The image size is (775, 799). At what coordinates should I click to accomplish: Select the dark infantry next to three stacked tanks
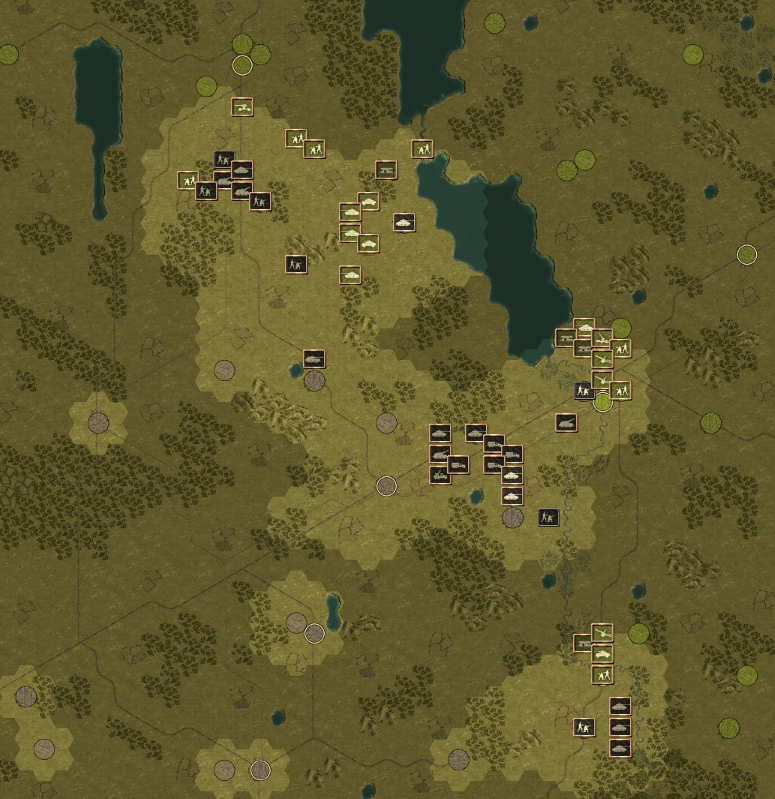[585, 727]
